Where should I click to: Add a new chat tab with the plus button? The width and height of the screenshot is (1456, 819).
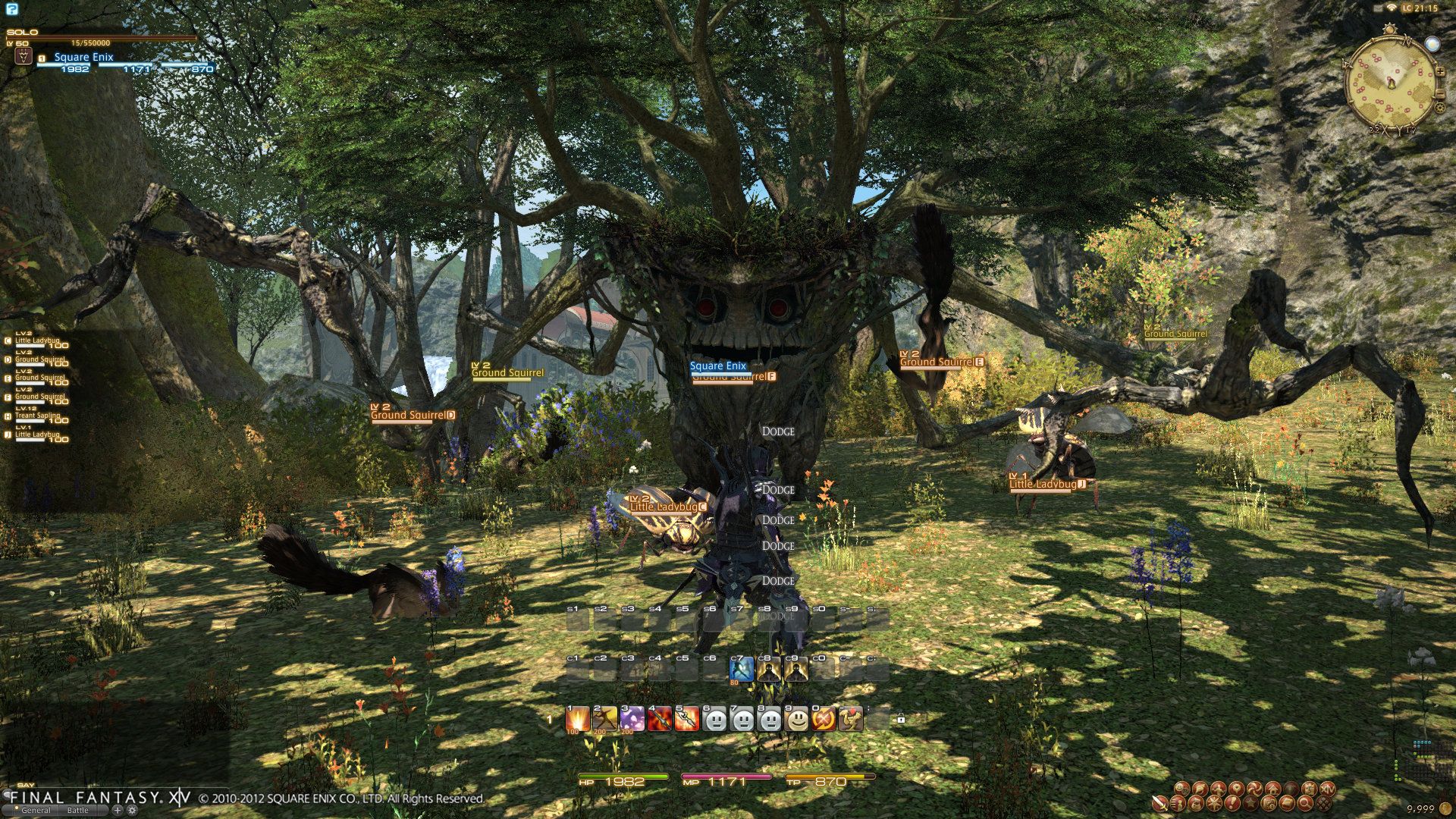117,810
